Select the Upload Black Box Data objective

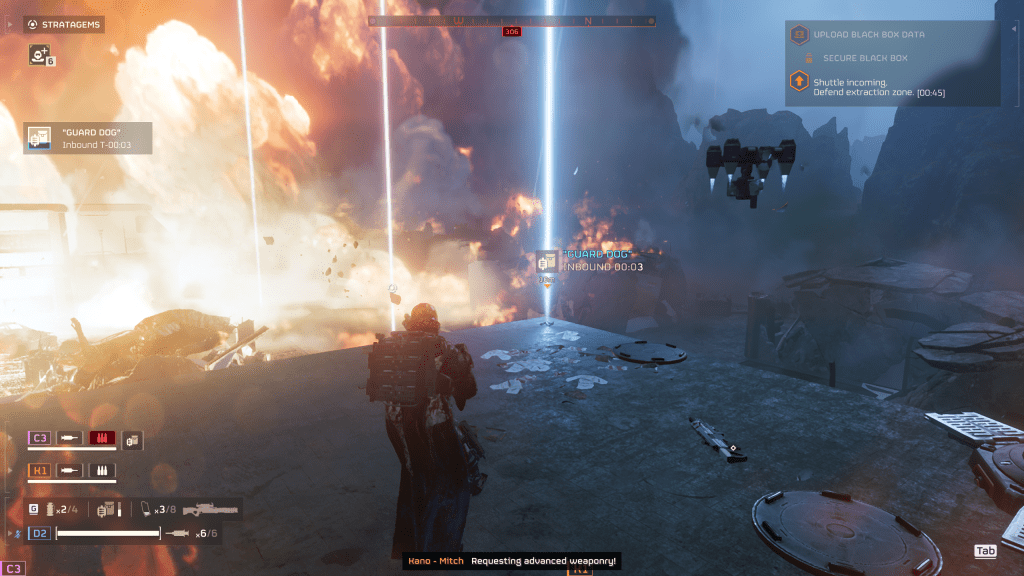pyautogui.click(x=868, y=35)
